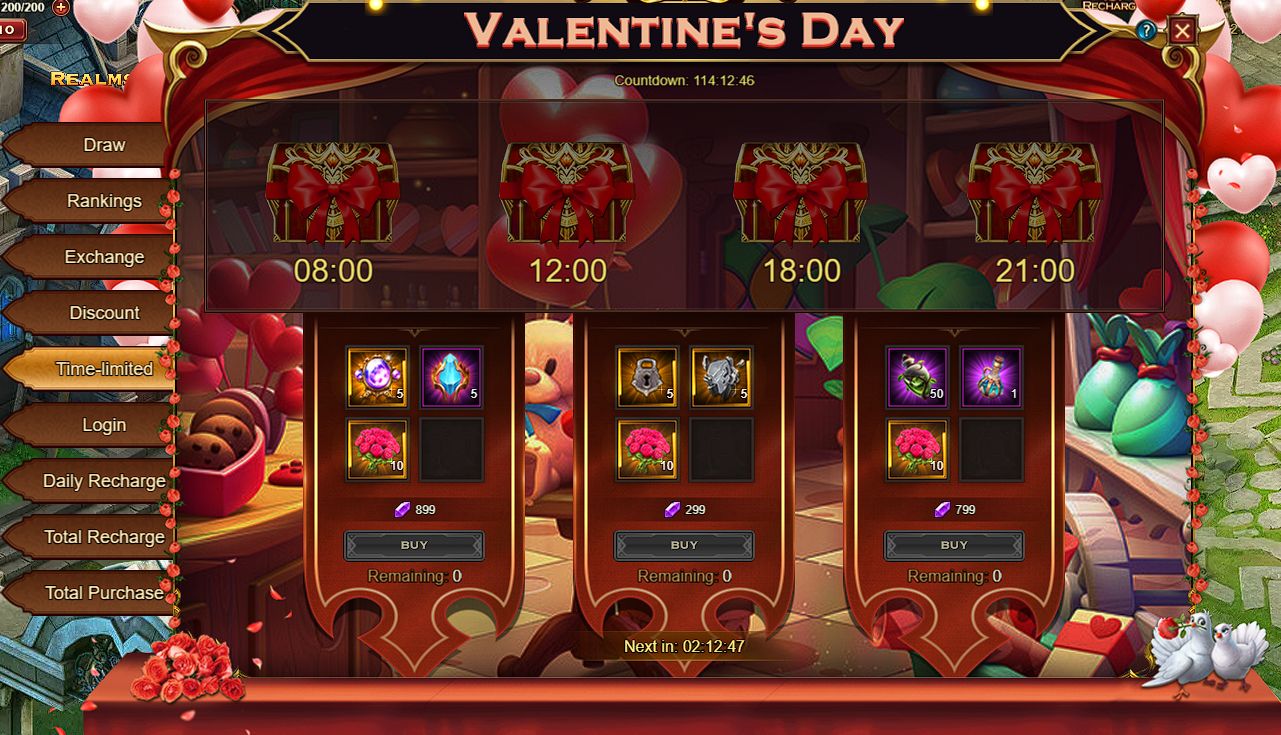Pick the 18:00 gift chest
Viewport: 1281px width, 735px height.
801,193
